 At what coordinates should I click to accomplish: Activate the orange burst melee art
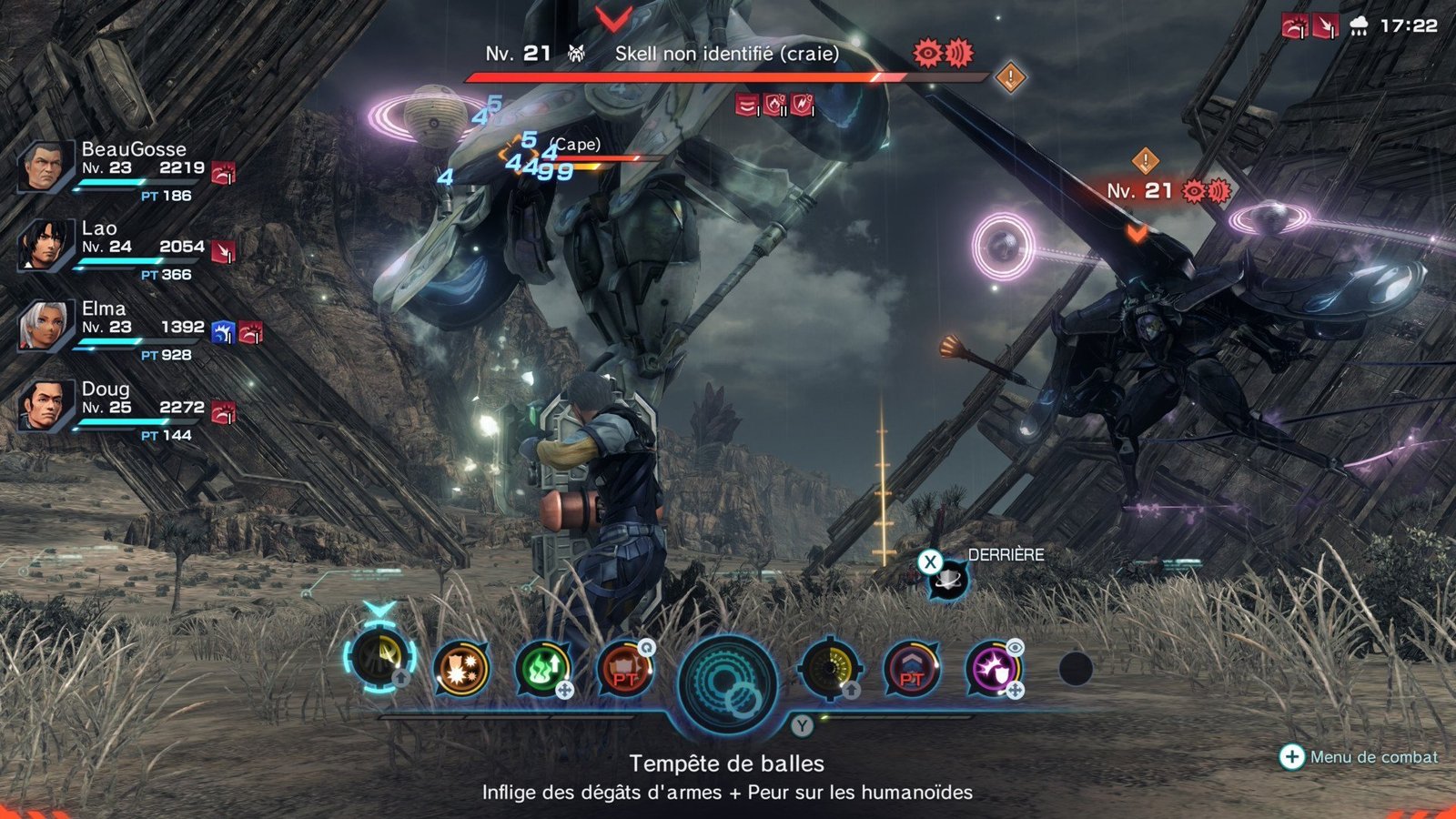[461, 669]
